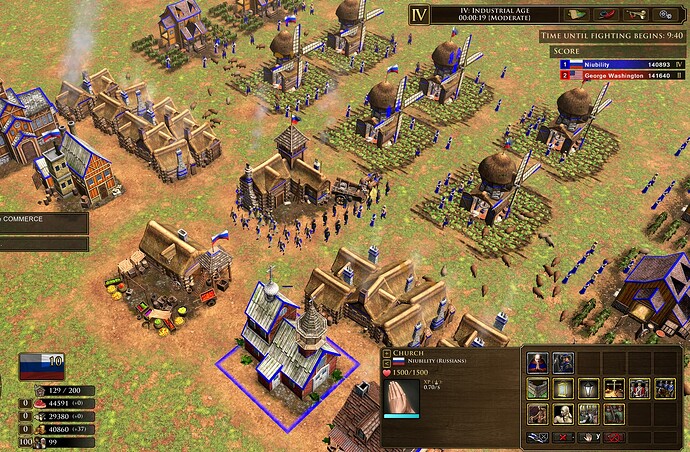690x452 pixels.
Task: Train the blue-coated soldier unit
Action: click(563, 362)
